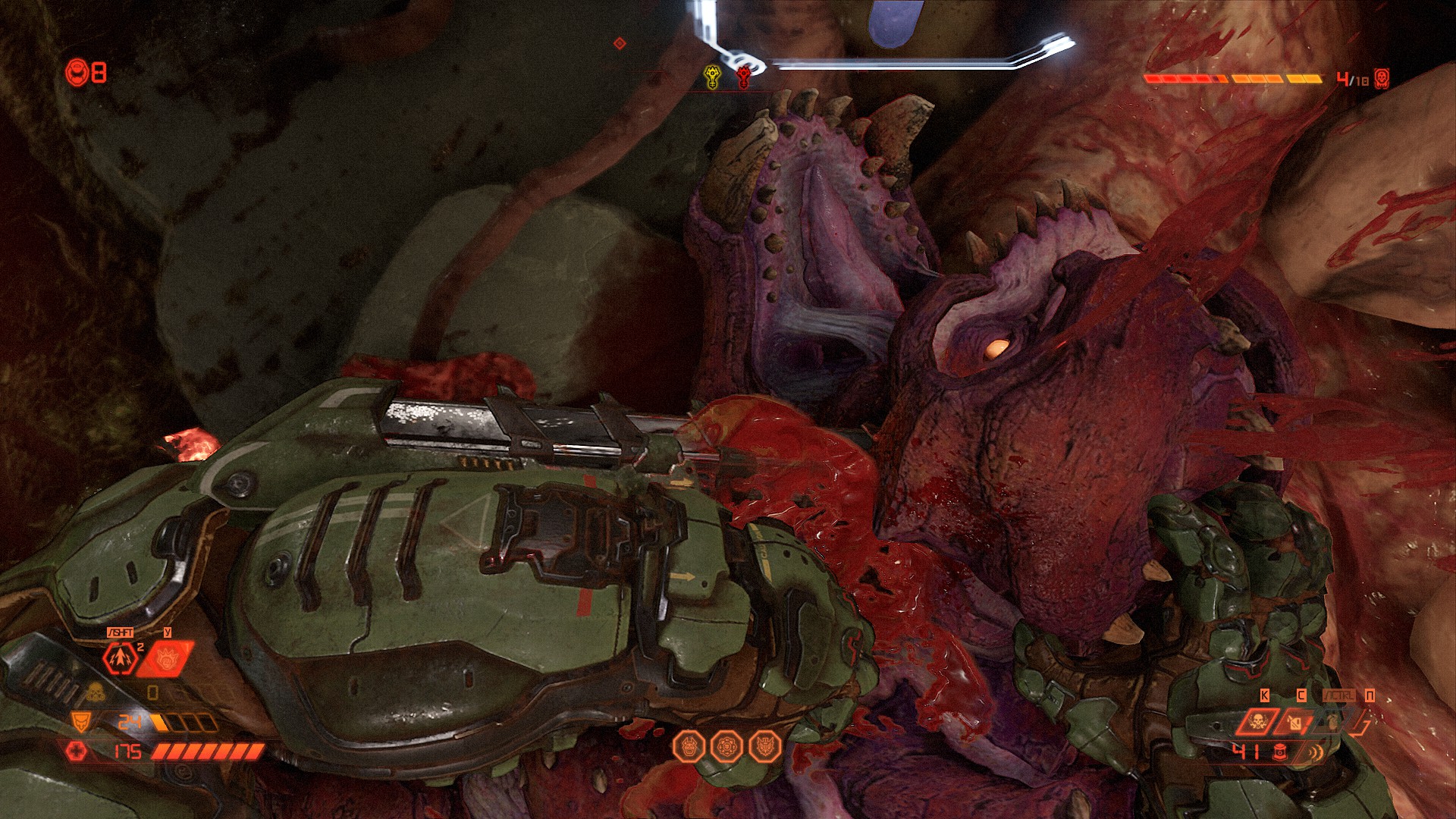The image size is (1456, 819).
Task: Trigger the Blood Punch fist icon
Action: [x=165, y=658]
